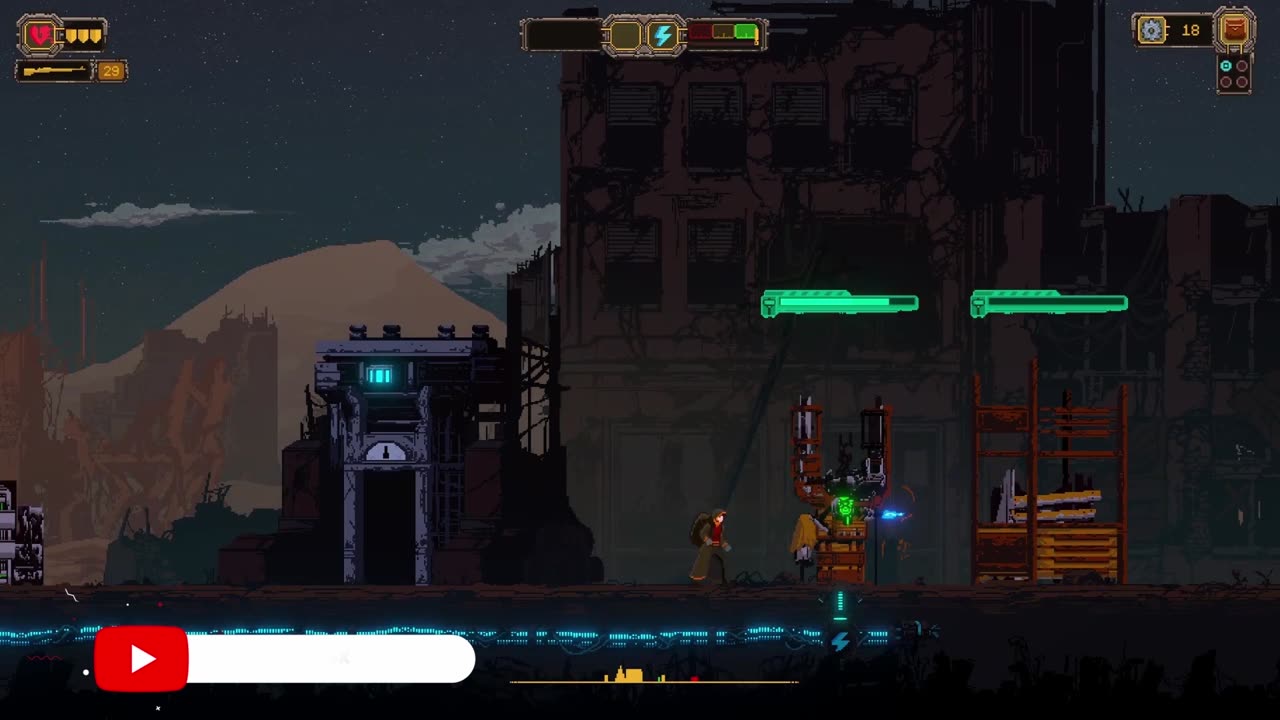Click the gear currency icon
The height and width of the screenshot is (720, 1280).
pos(1152,31)
